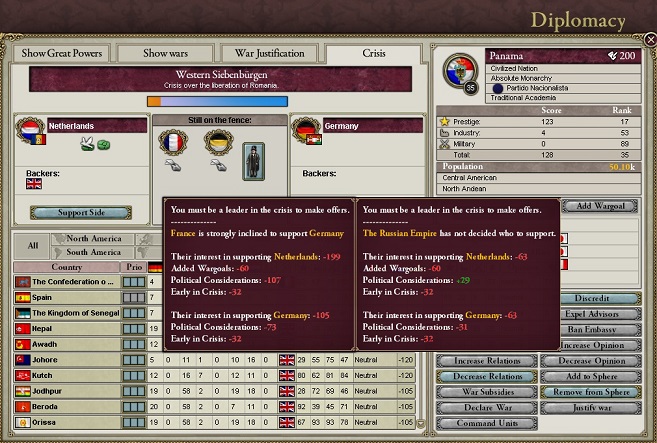This screenshot has width=657, height=443.
Task: Switch to the Show Great Powers tab
Action: 62,54
